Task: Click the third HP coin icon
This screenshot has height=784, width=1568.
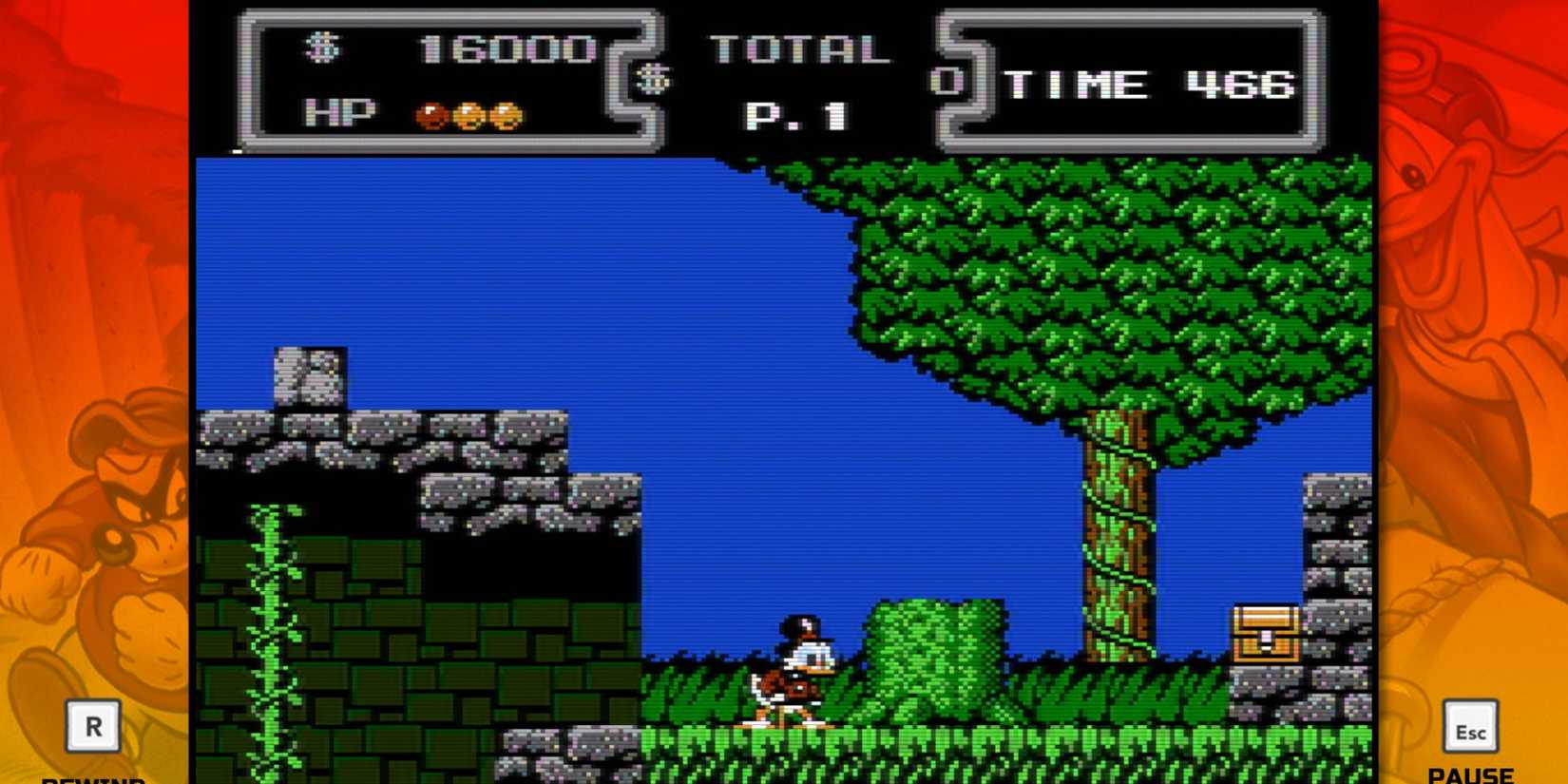Action: click(508, 114)
